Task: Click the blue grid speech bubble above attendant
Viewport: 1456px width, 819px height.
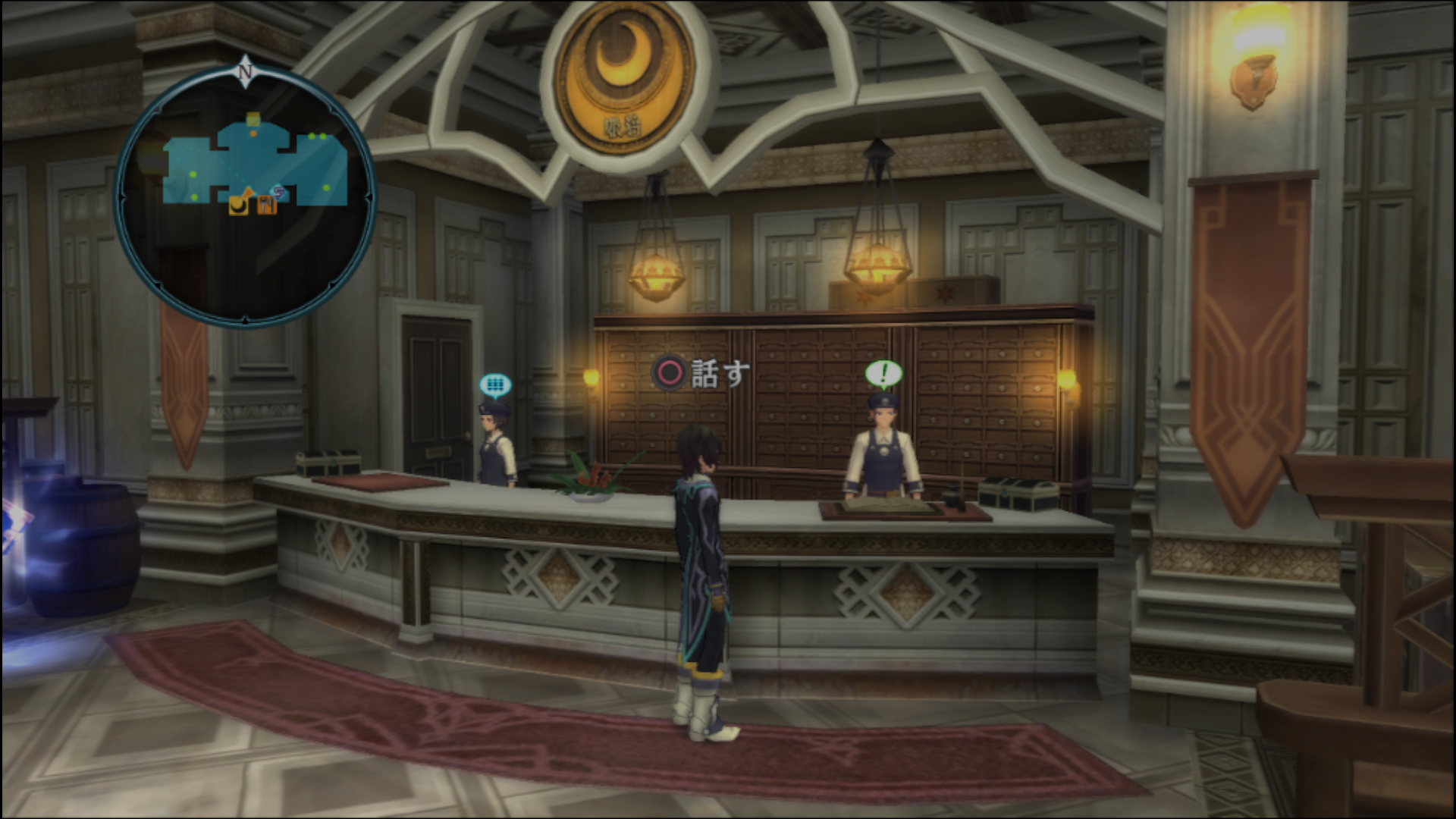Action: [x=495, y=386]
